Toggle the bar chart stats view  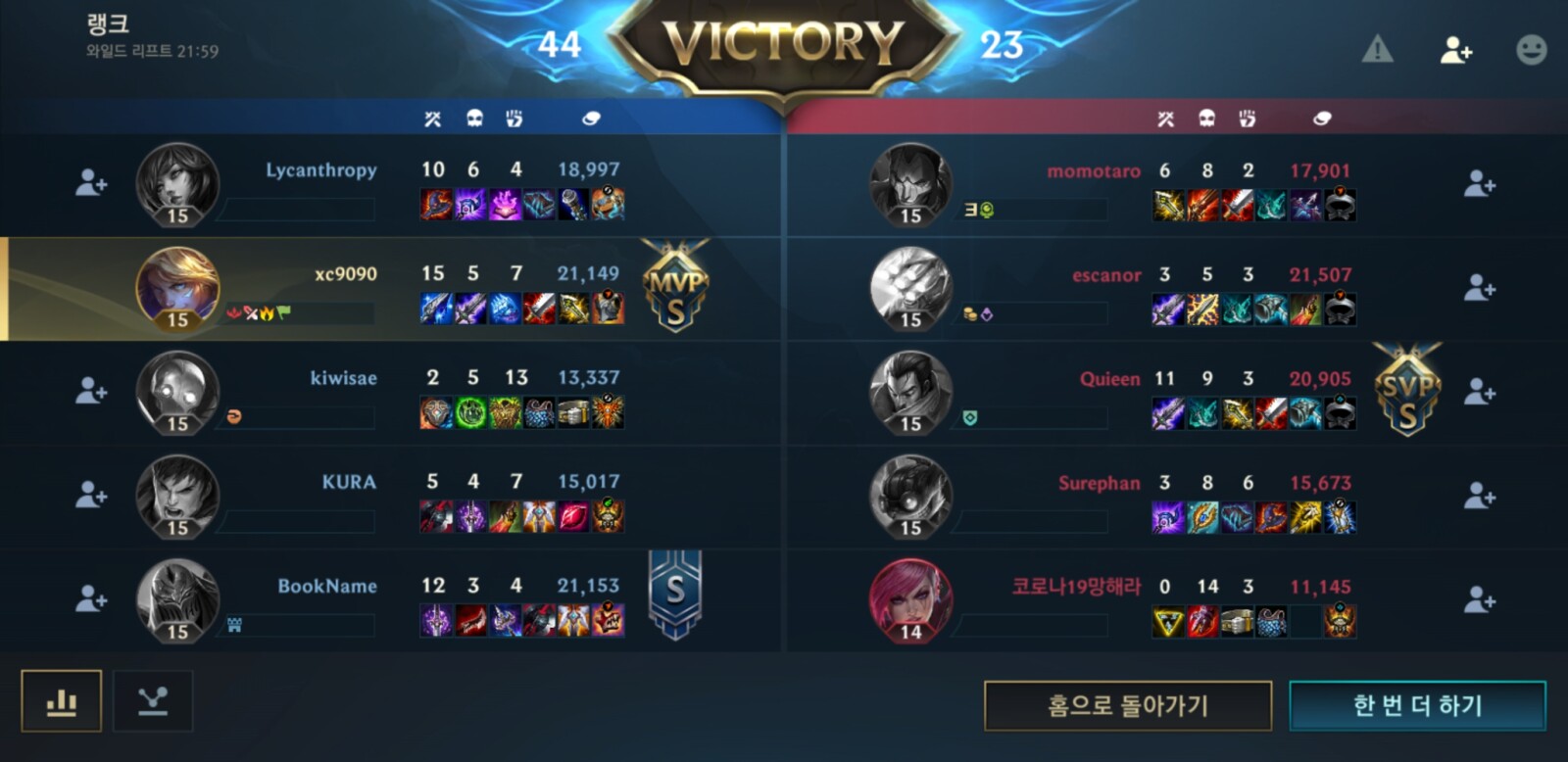(61, 702)
